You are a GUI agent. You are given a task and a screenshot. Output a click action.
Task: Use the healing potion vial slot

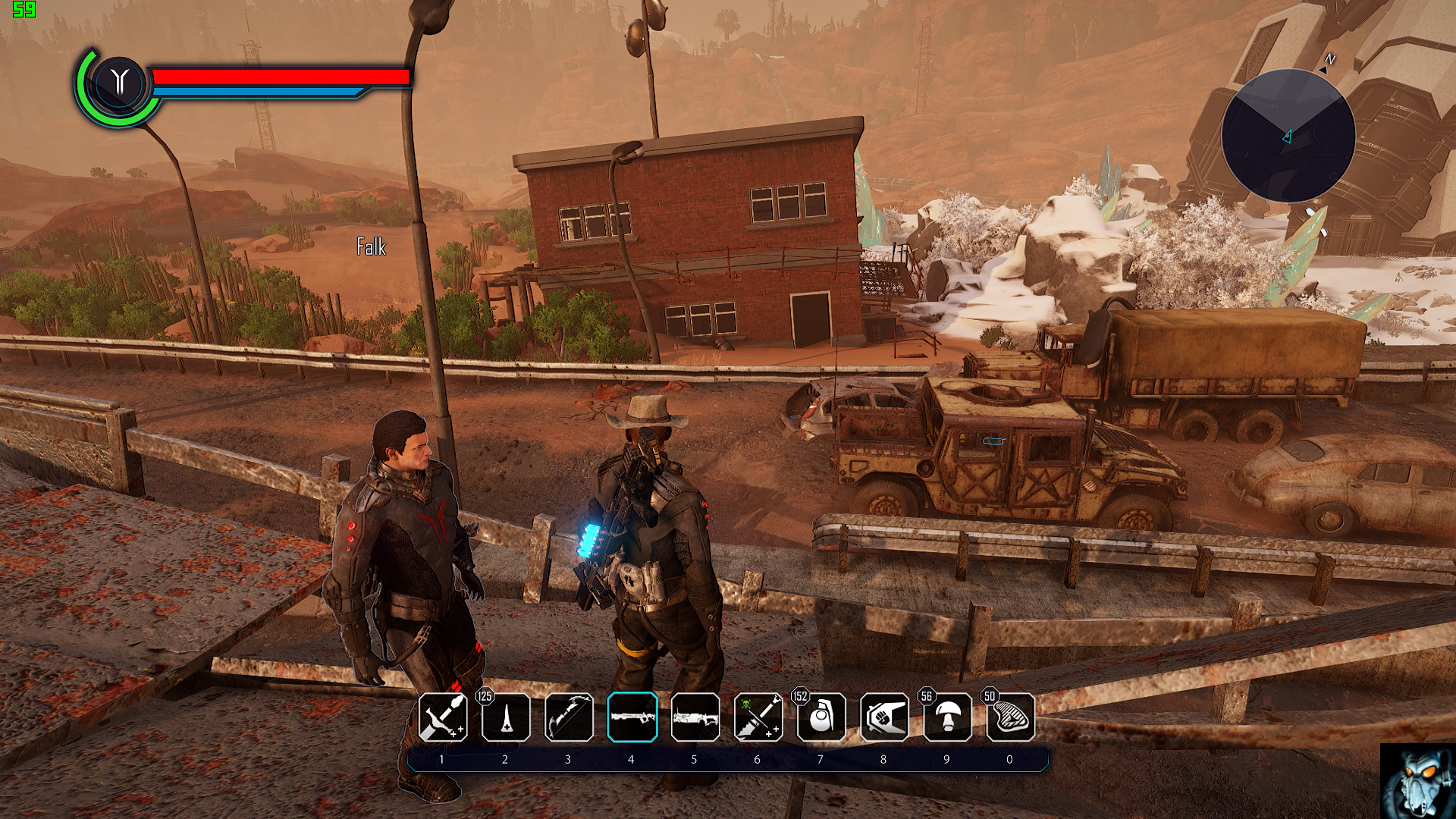point(506,717)
